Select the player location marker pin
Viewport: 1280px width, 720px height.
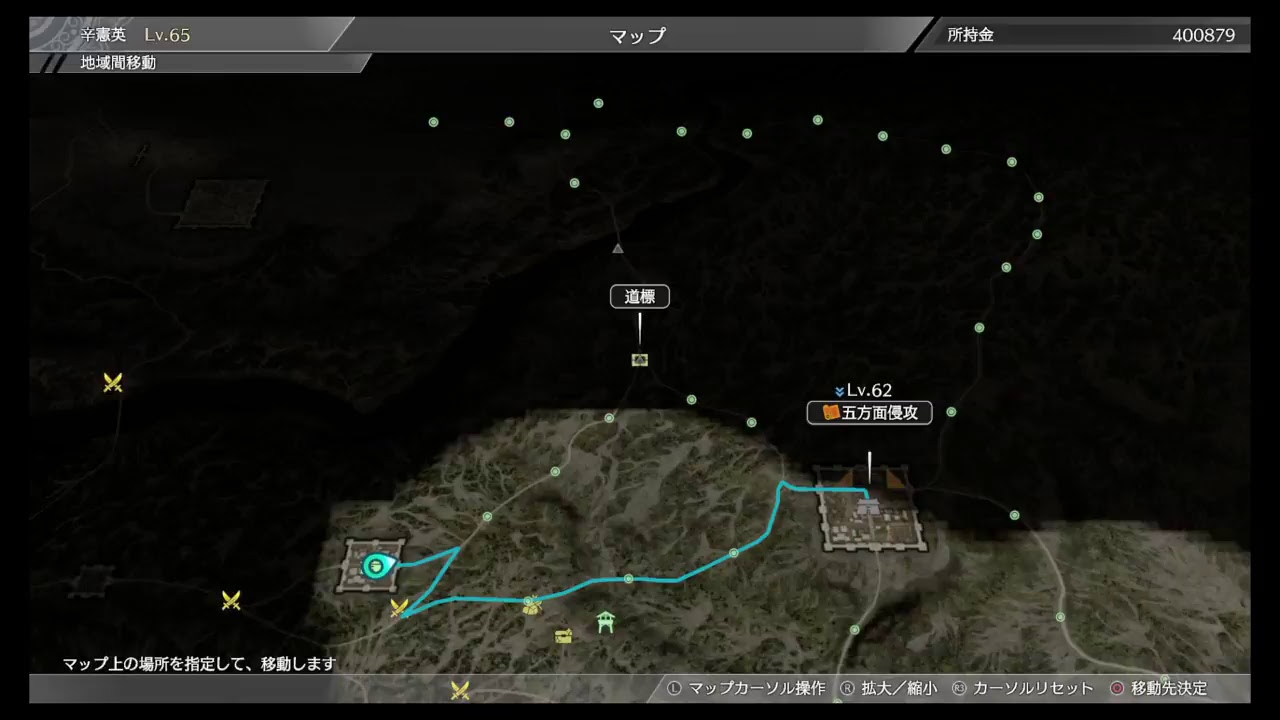pos(374,567)
